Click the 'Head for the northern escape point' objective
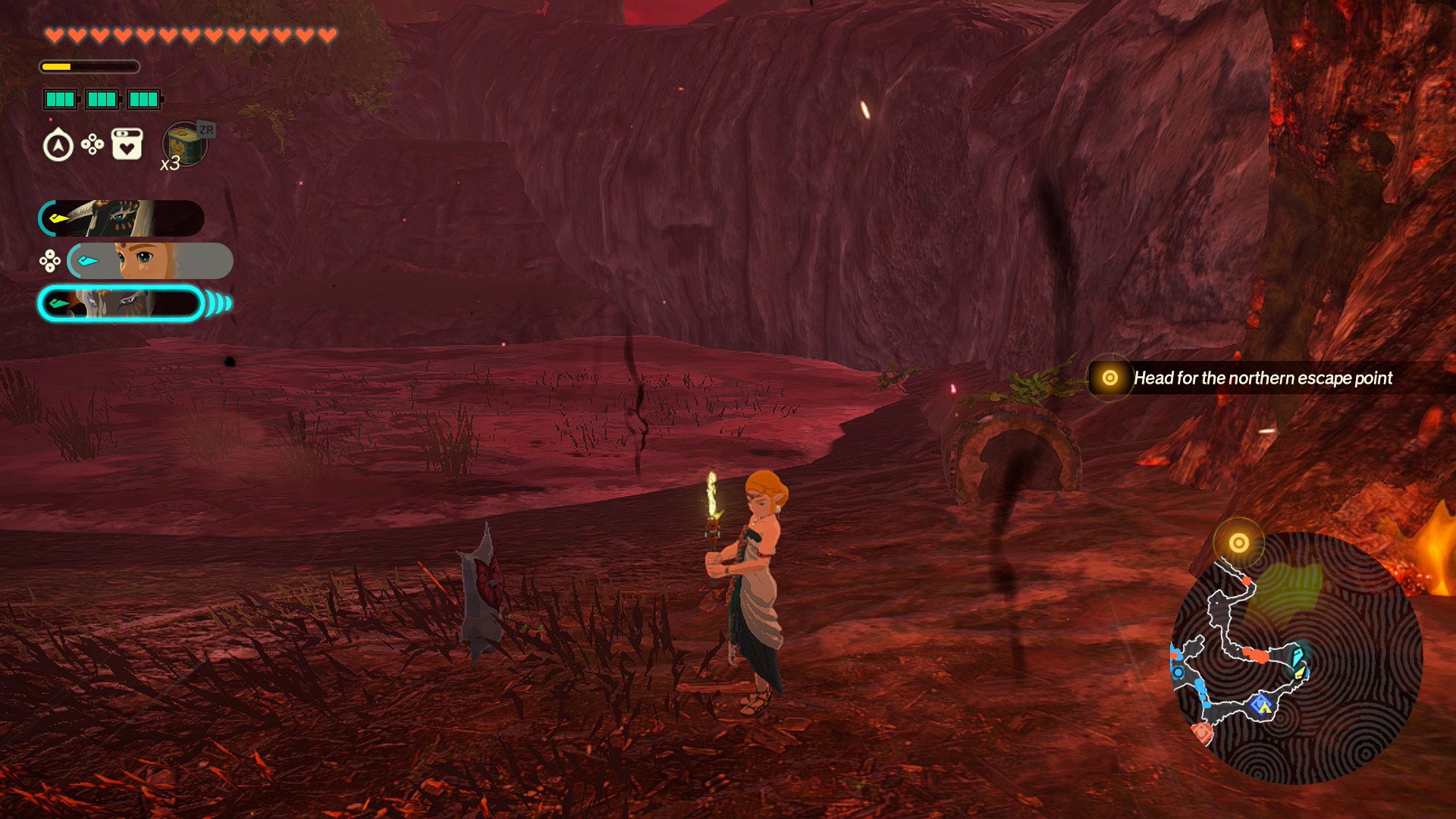Screen dimensions: 1456x819 coord(1262,378)
